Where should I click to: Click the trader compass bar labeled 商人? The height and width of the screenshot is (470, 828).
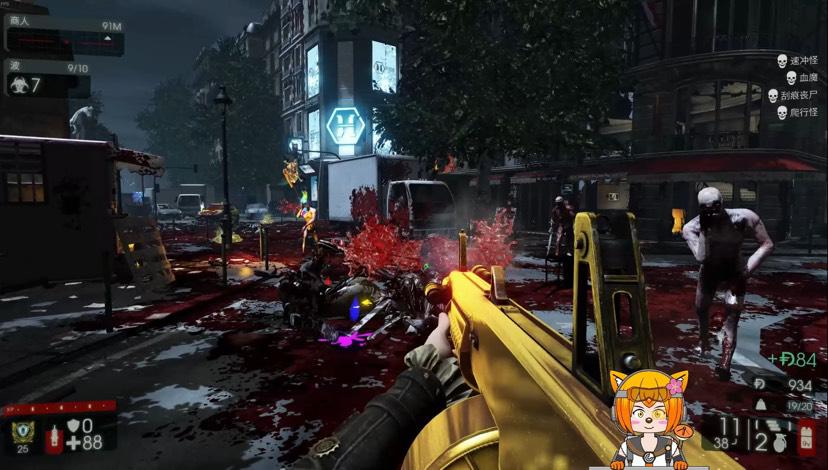click(x=64, y=39)
